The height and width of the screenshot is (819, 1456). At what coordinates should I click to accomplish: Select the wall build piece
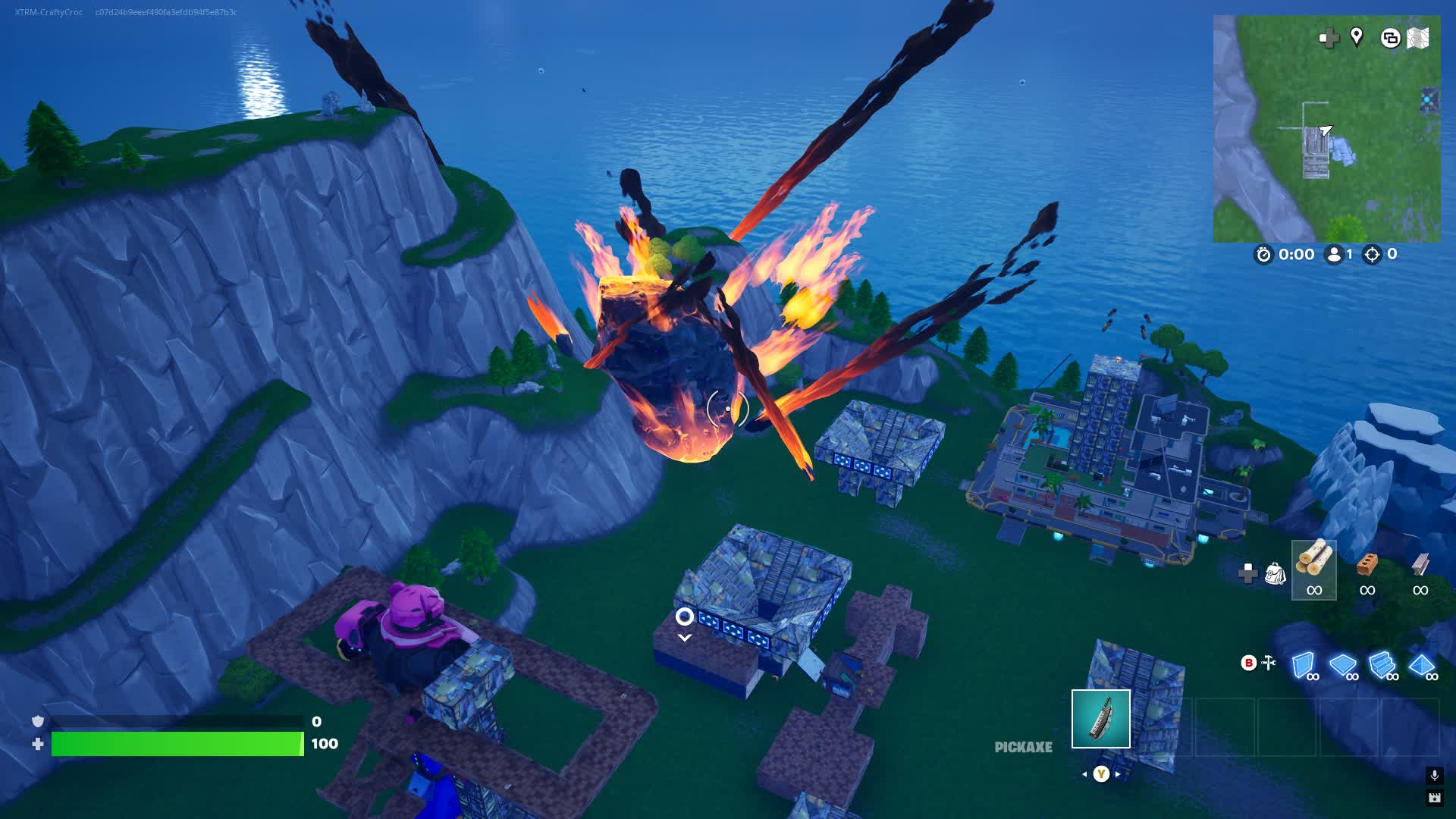(x=1303, y=666)
